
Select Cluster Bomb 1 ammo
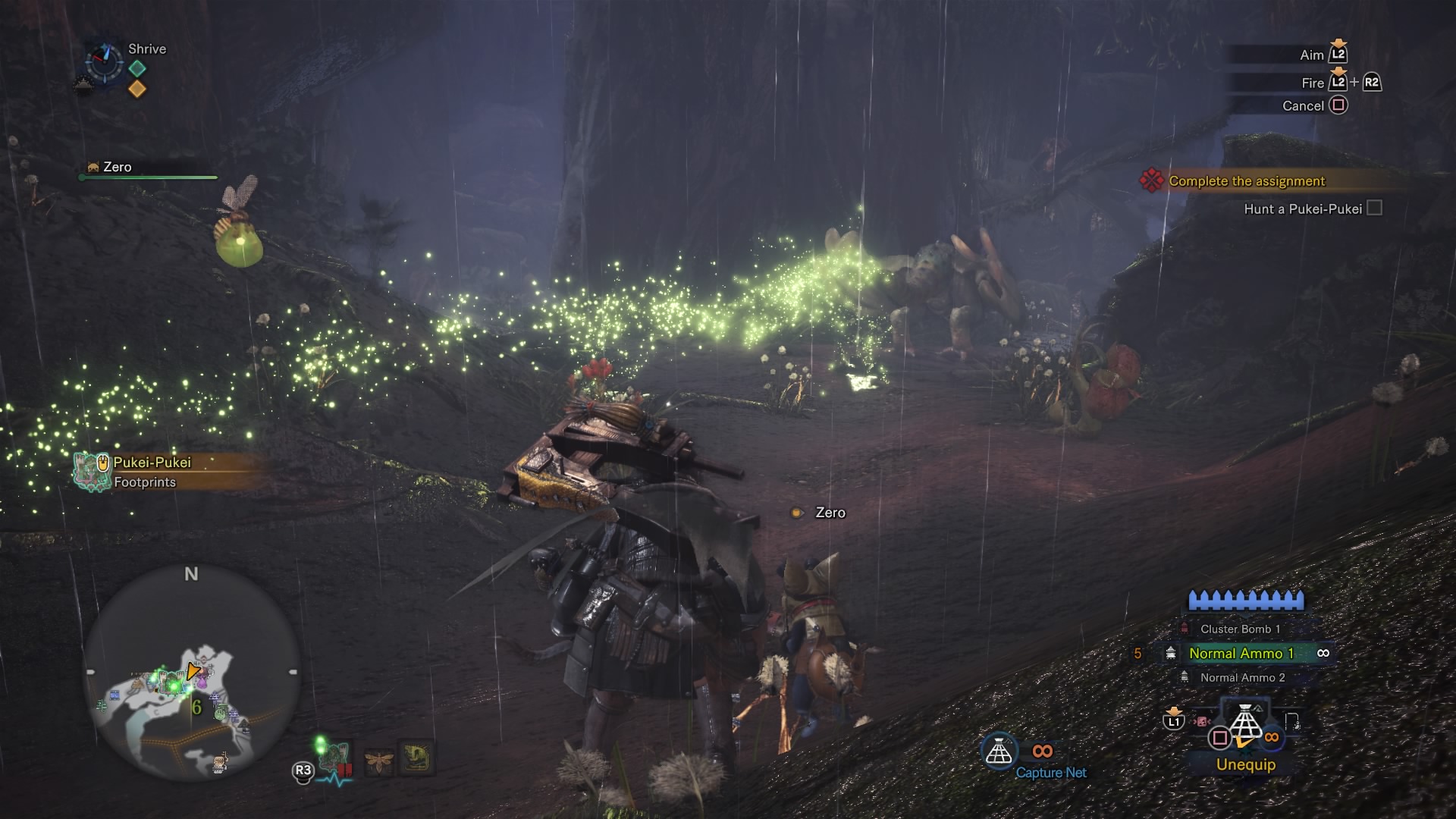(1239, 629)
